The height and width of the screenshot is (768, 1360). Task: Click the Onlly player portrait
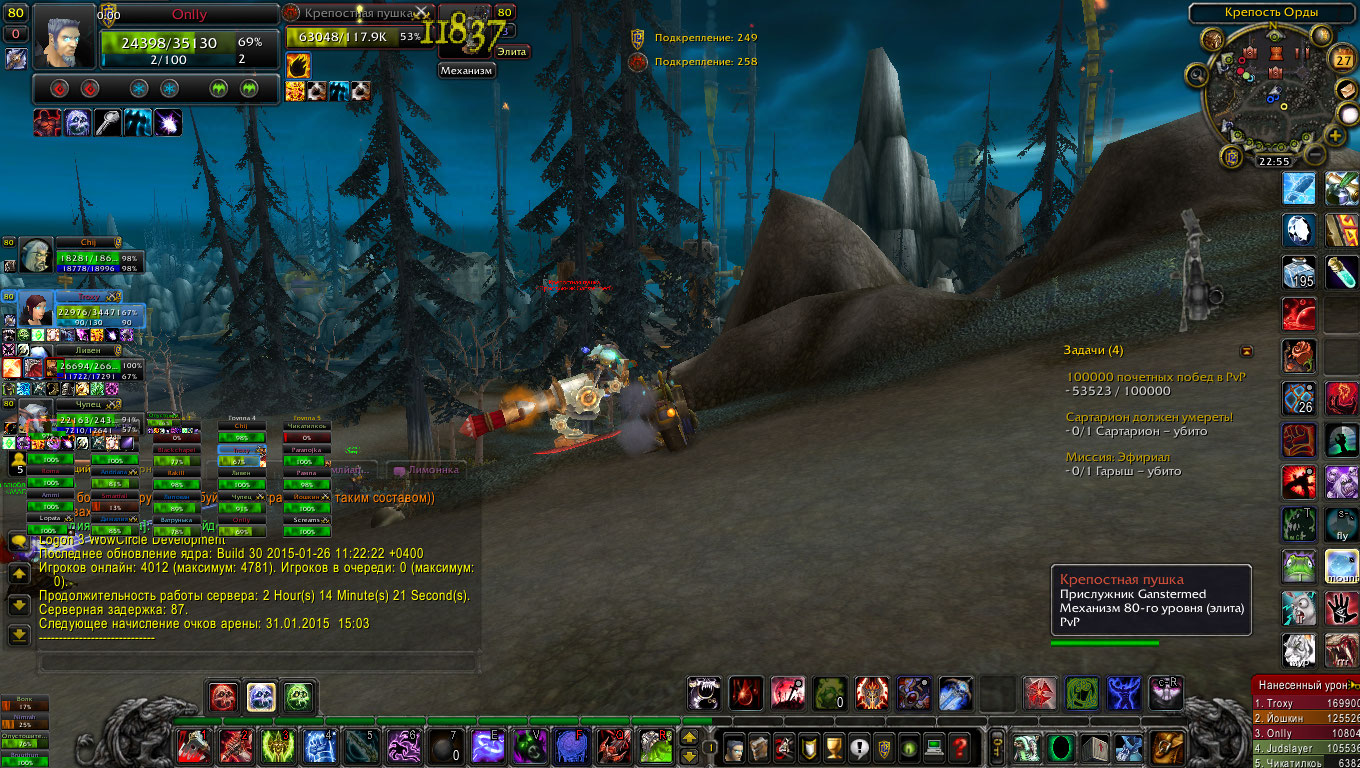click(65, 37)
